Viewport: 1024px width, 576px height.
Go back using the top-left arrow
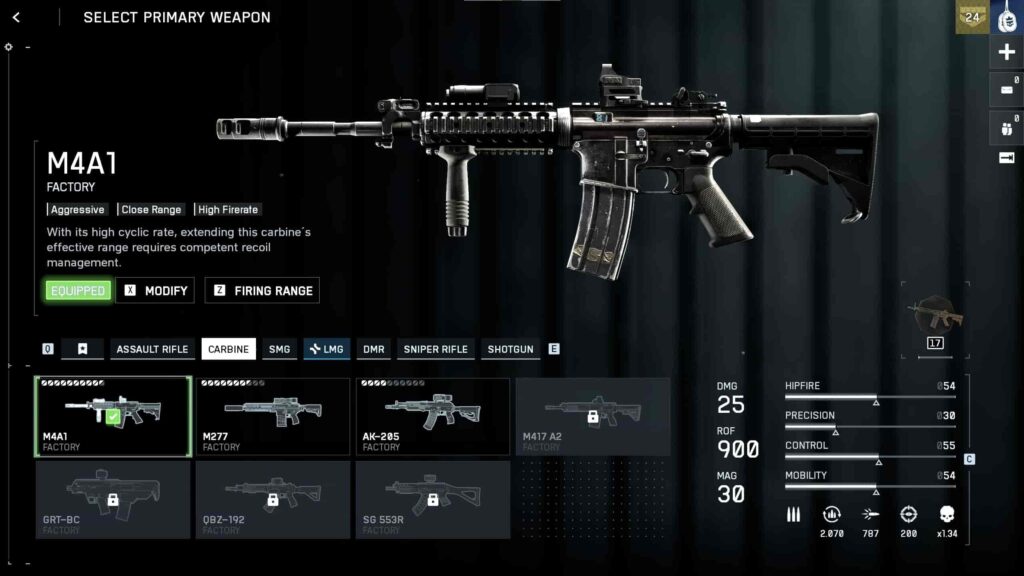coord(16,17)
